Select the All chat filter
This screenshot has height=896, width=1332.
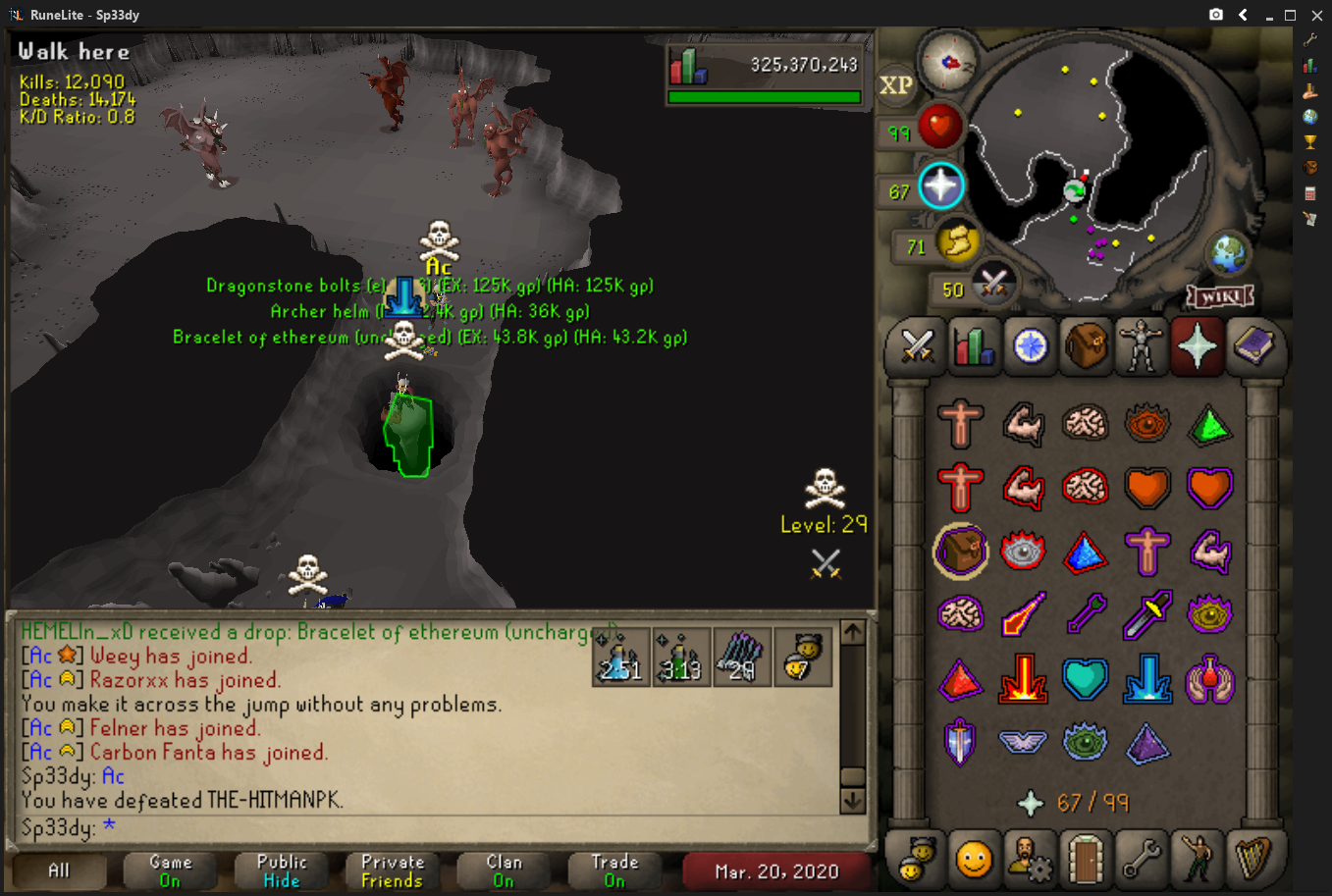click(x=59, y=870)
